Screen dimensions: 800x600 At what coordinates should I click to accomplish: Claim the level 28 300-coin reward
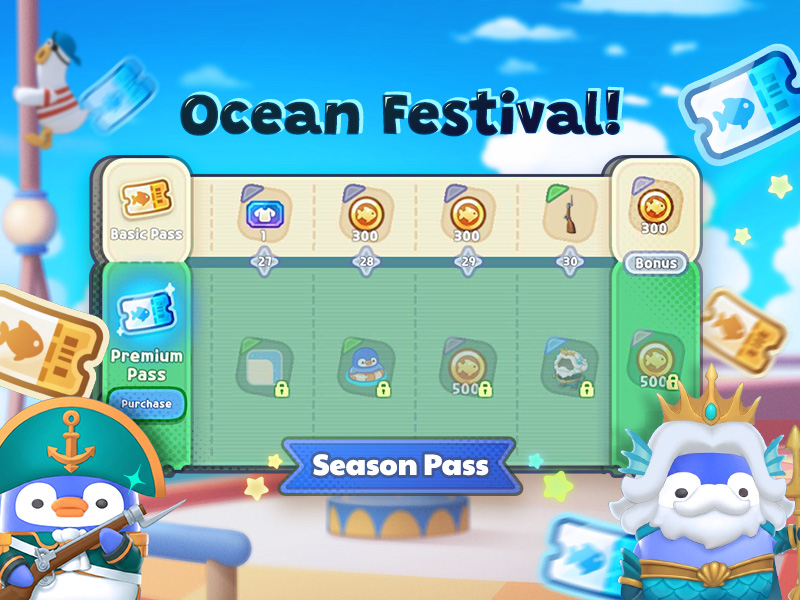click(x=364, y=213)
